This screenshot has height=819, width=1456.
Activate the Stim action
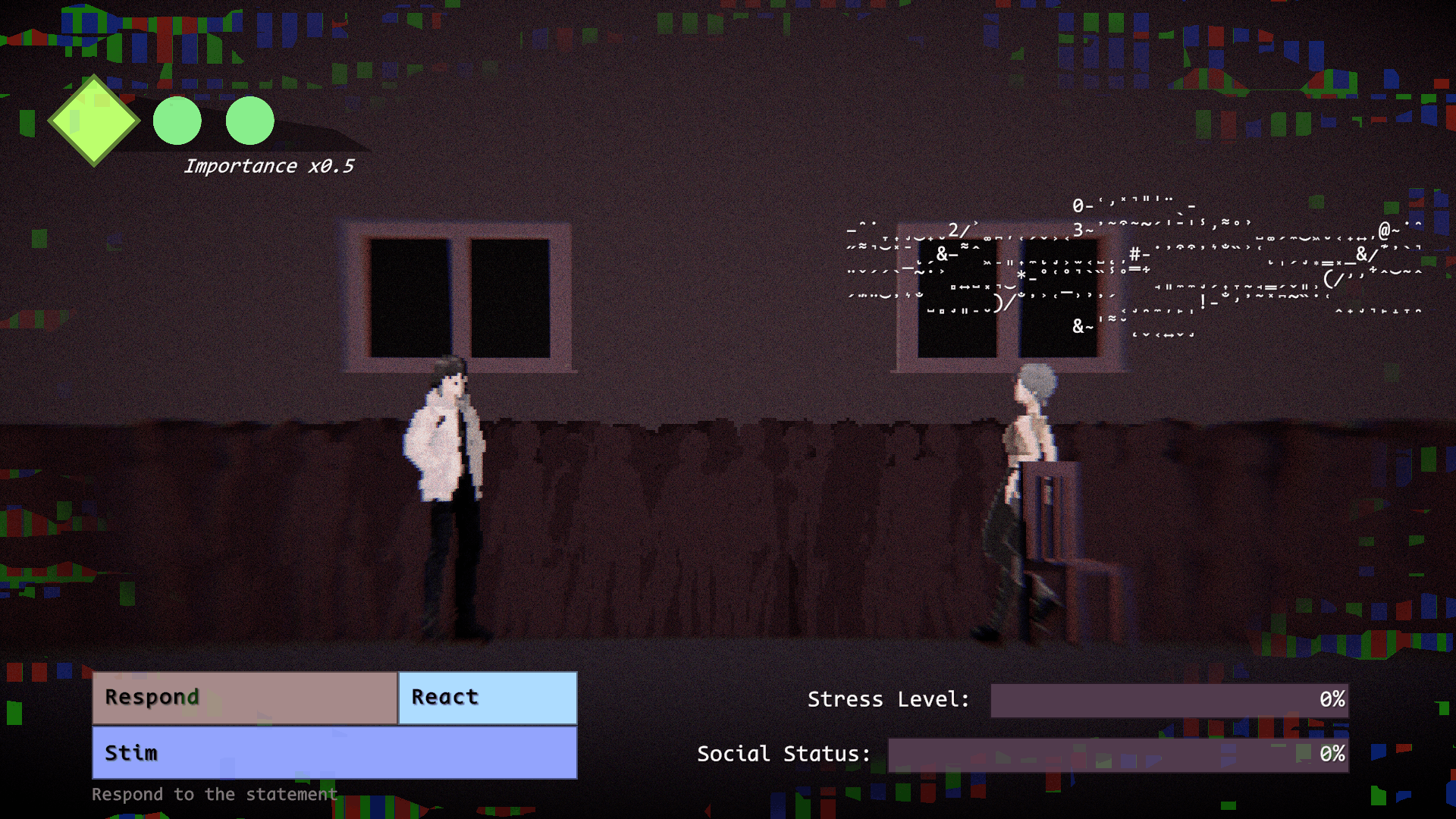334,753
